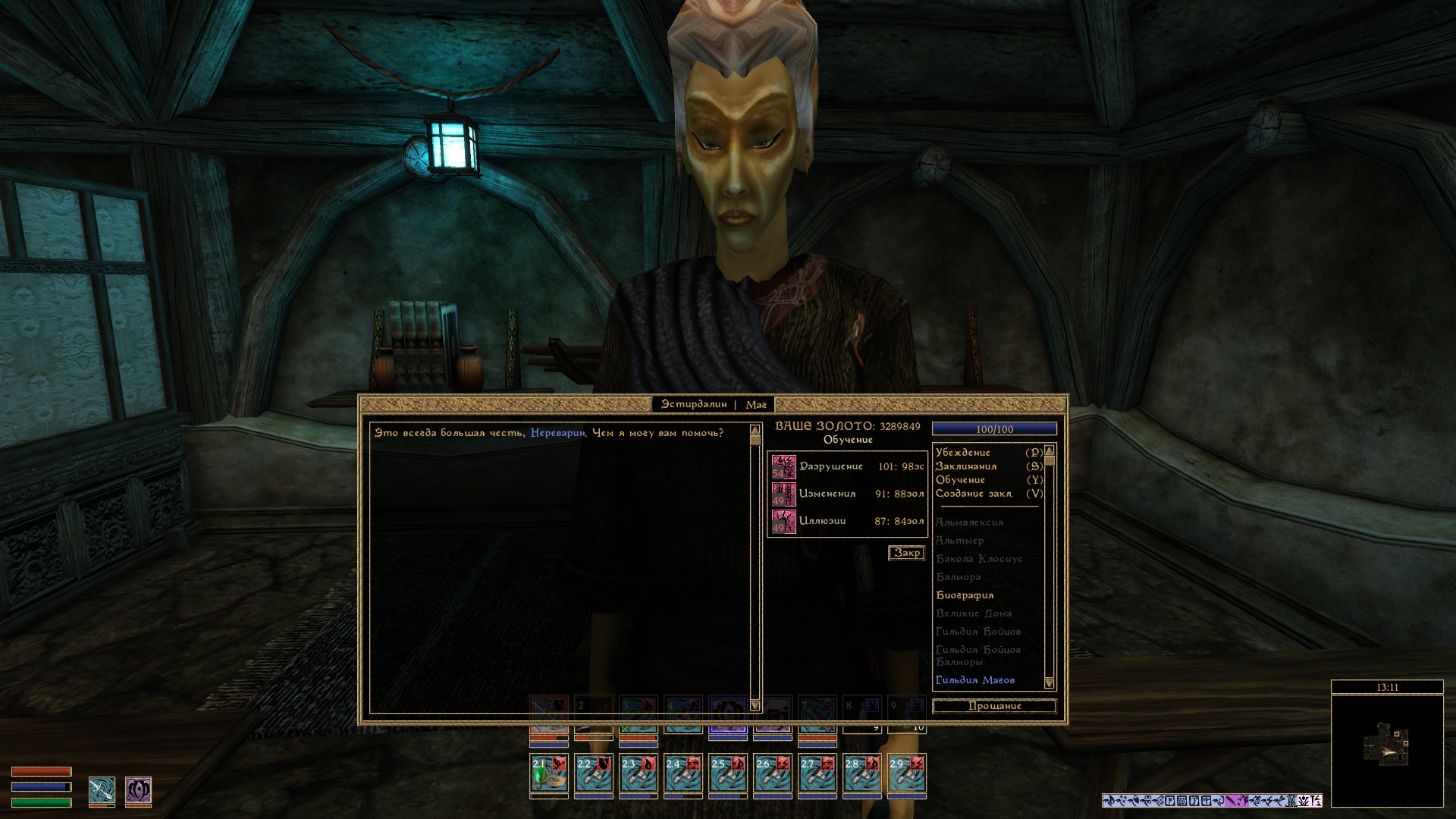1456x819 pixels.
Task: Click the Нереварин link in the dialogue text
Action: click(x=558, y=433)
